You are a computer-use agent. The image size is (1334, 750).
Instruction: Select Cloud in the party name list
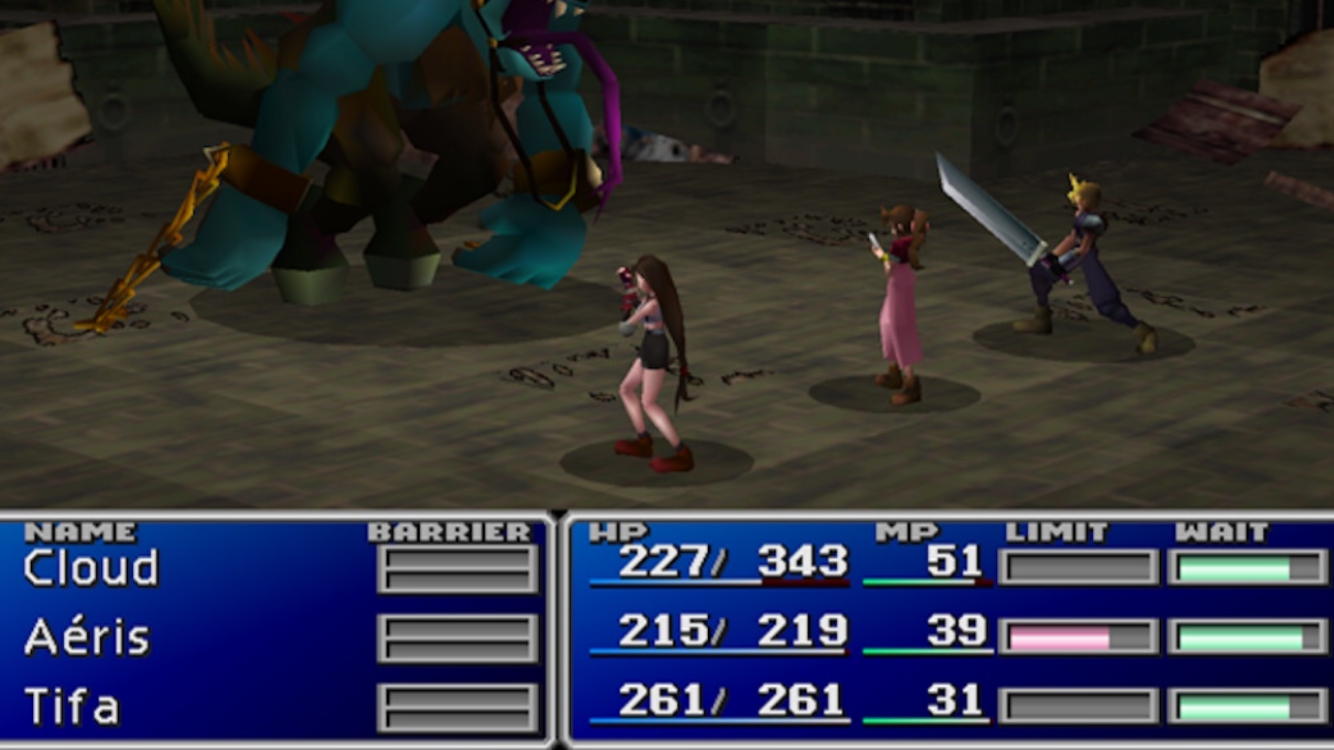[91, 569]
